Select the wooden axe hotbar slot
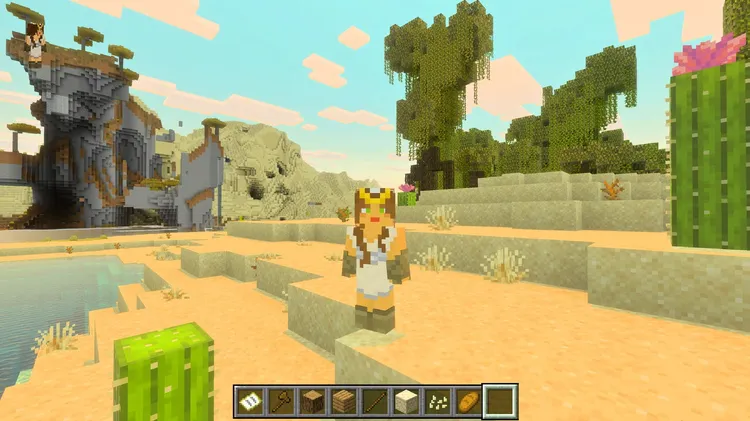This screenshot has height=421, width=750. (281, 401)
